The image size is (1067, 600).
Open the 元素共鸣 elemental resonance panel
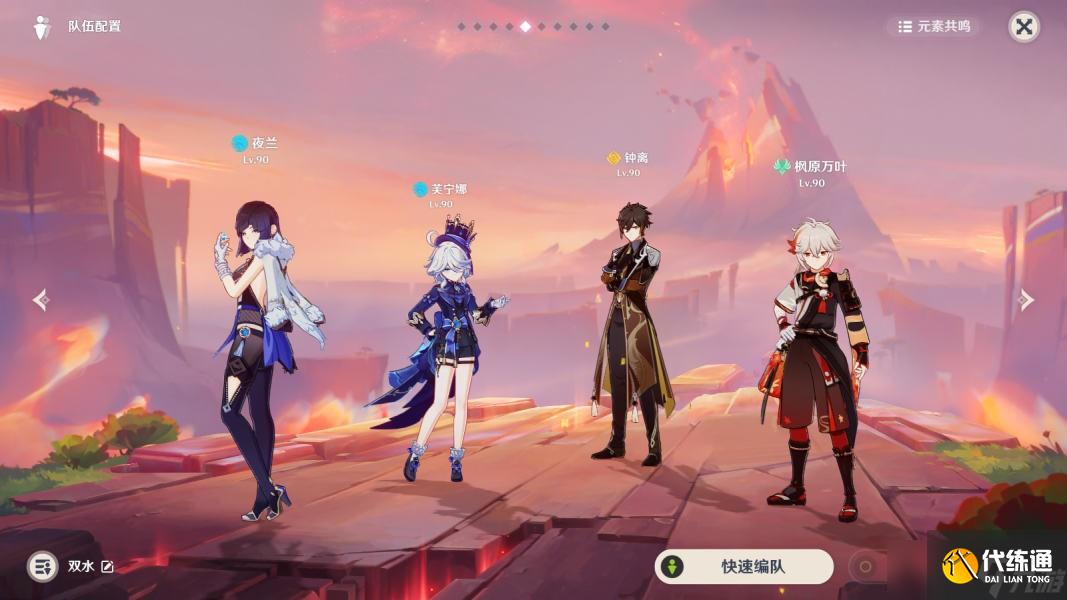934,27
